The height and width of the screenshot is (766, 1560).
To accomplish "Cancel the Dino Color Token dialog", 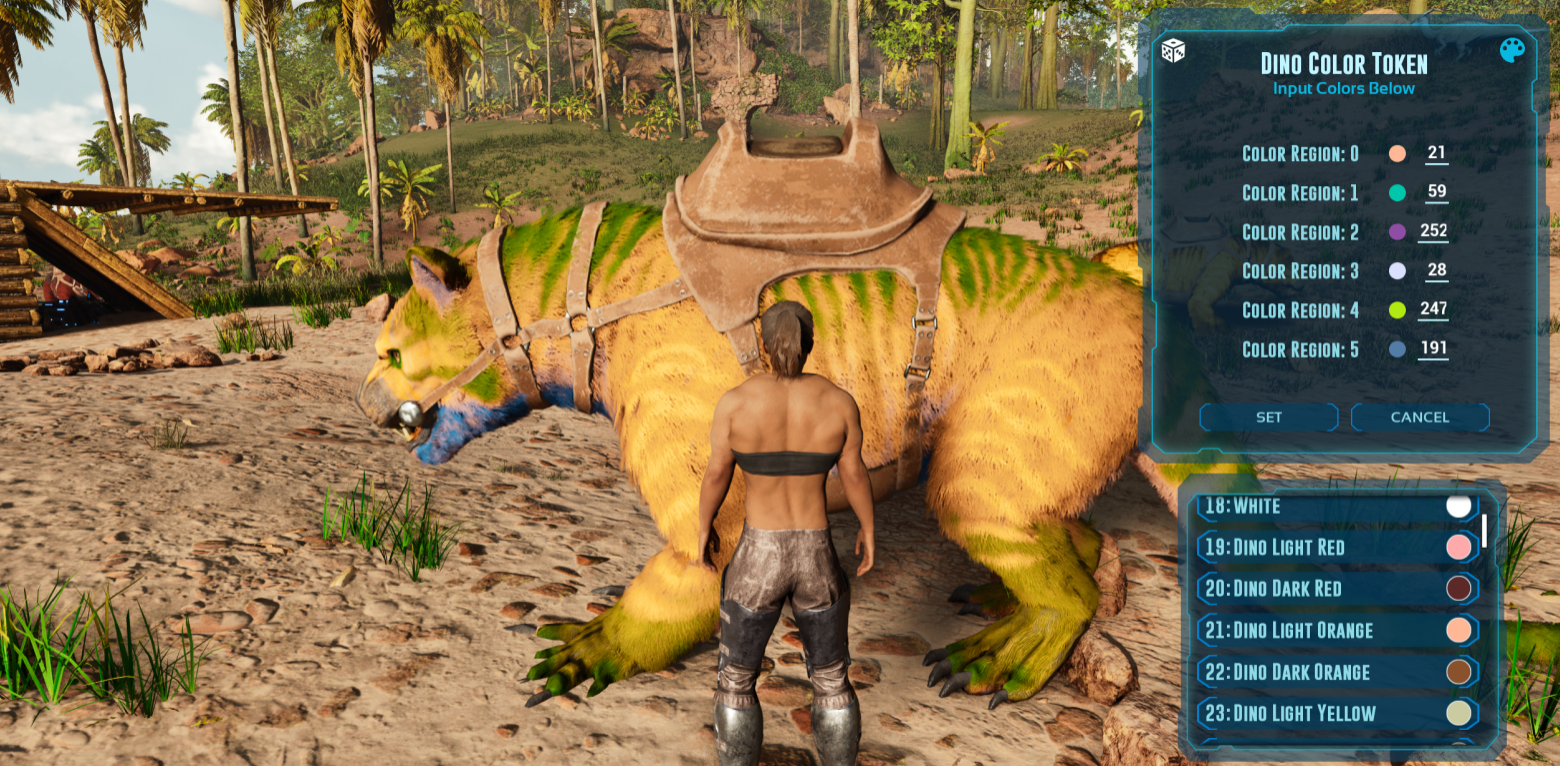I will pyautogui.click(x=1419, y=417).
